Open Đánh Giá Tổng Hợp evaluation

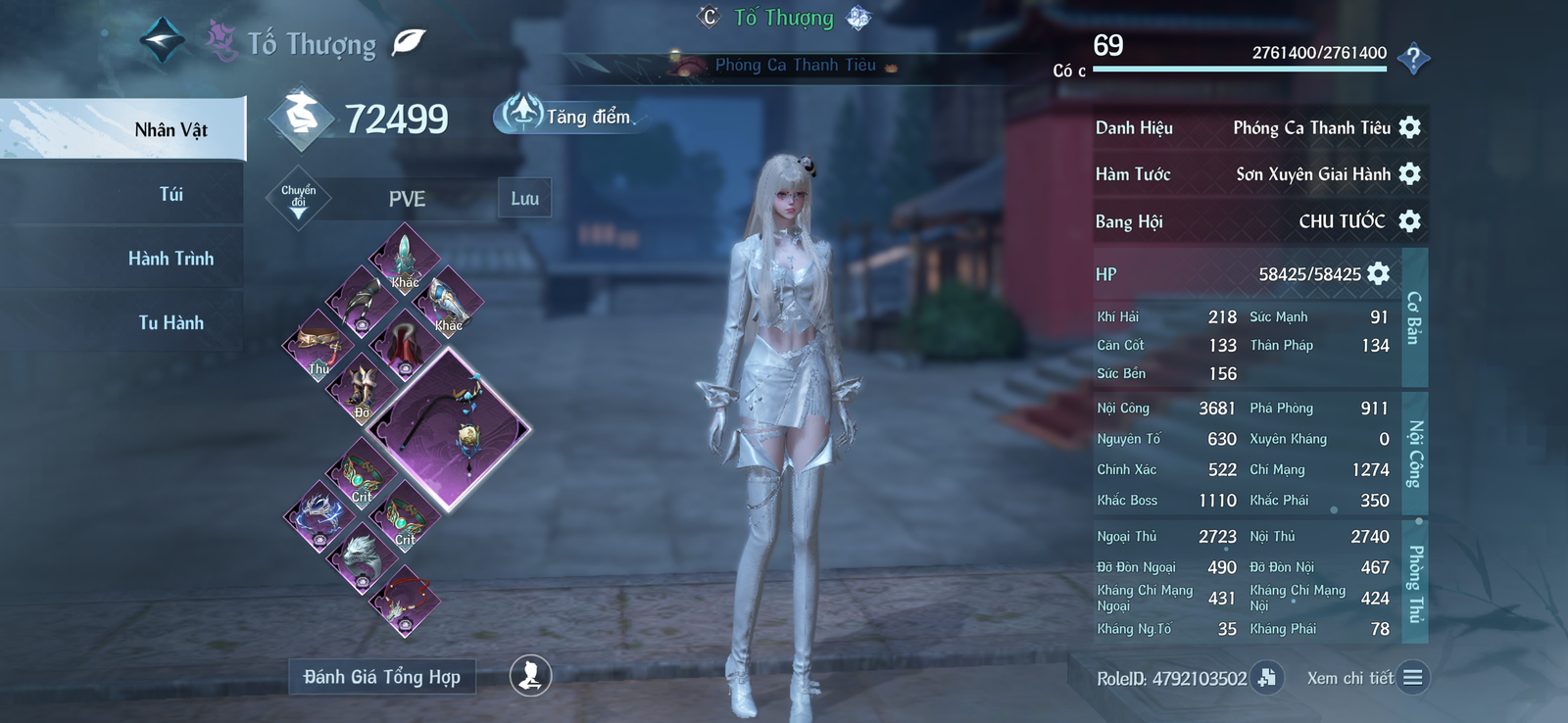(x=381, y=677)
